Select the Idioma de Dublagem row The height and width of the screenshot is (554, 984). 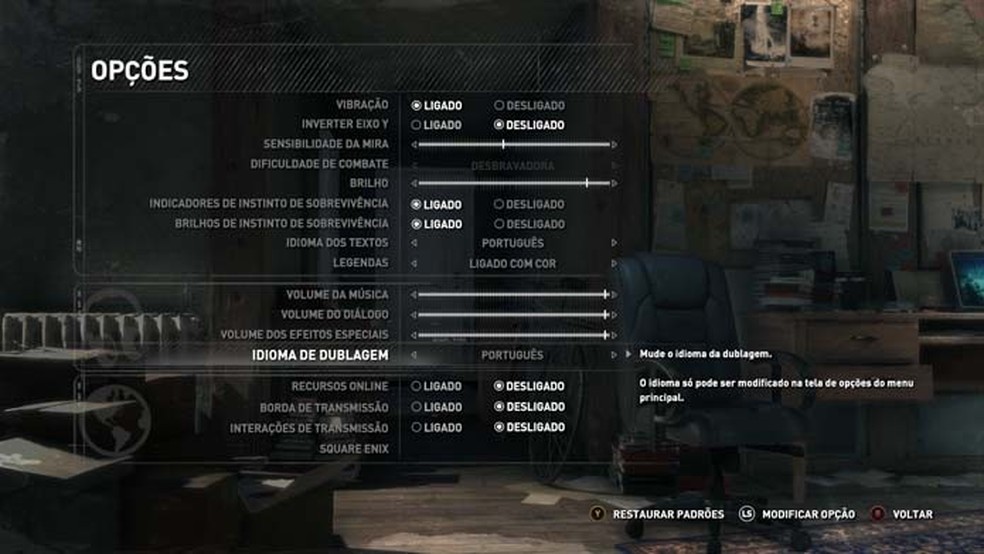336,355
